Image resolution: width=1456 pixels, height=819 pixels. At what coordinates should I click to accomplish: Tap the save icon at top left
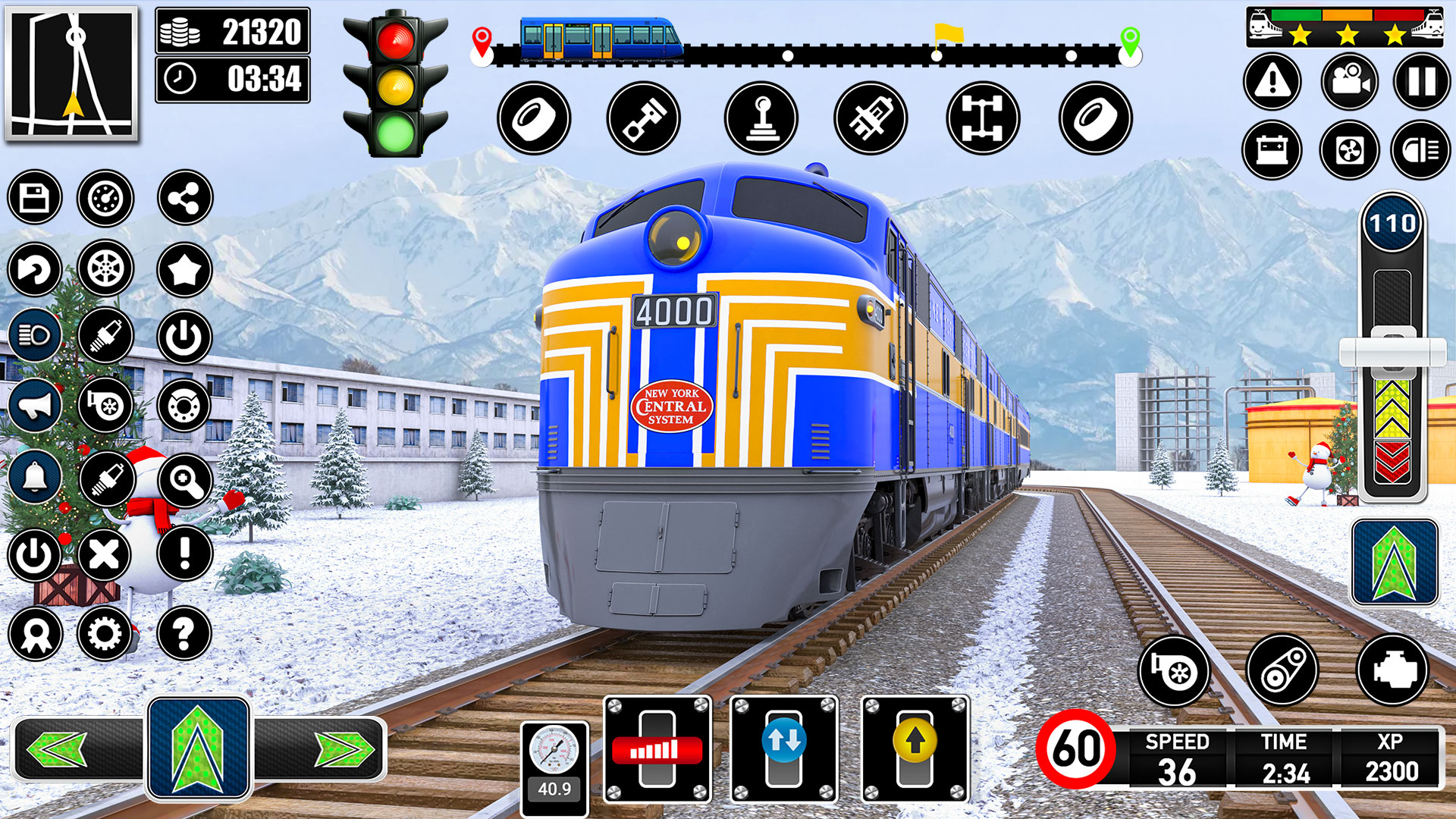pyautogui.click(x=36, y=196)
